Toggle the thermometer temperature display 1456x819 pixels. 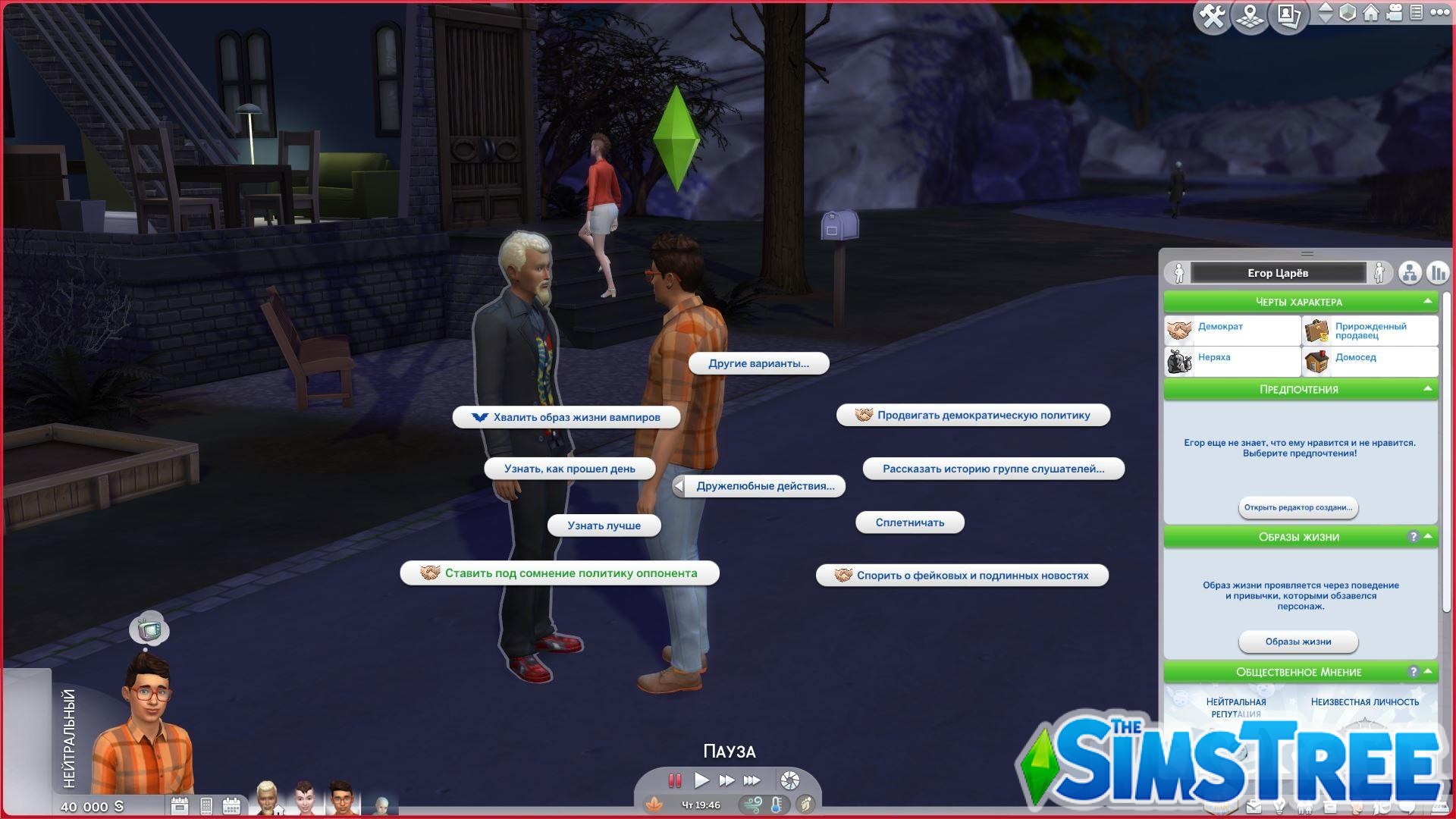click(777, 805)
